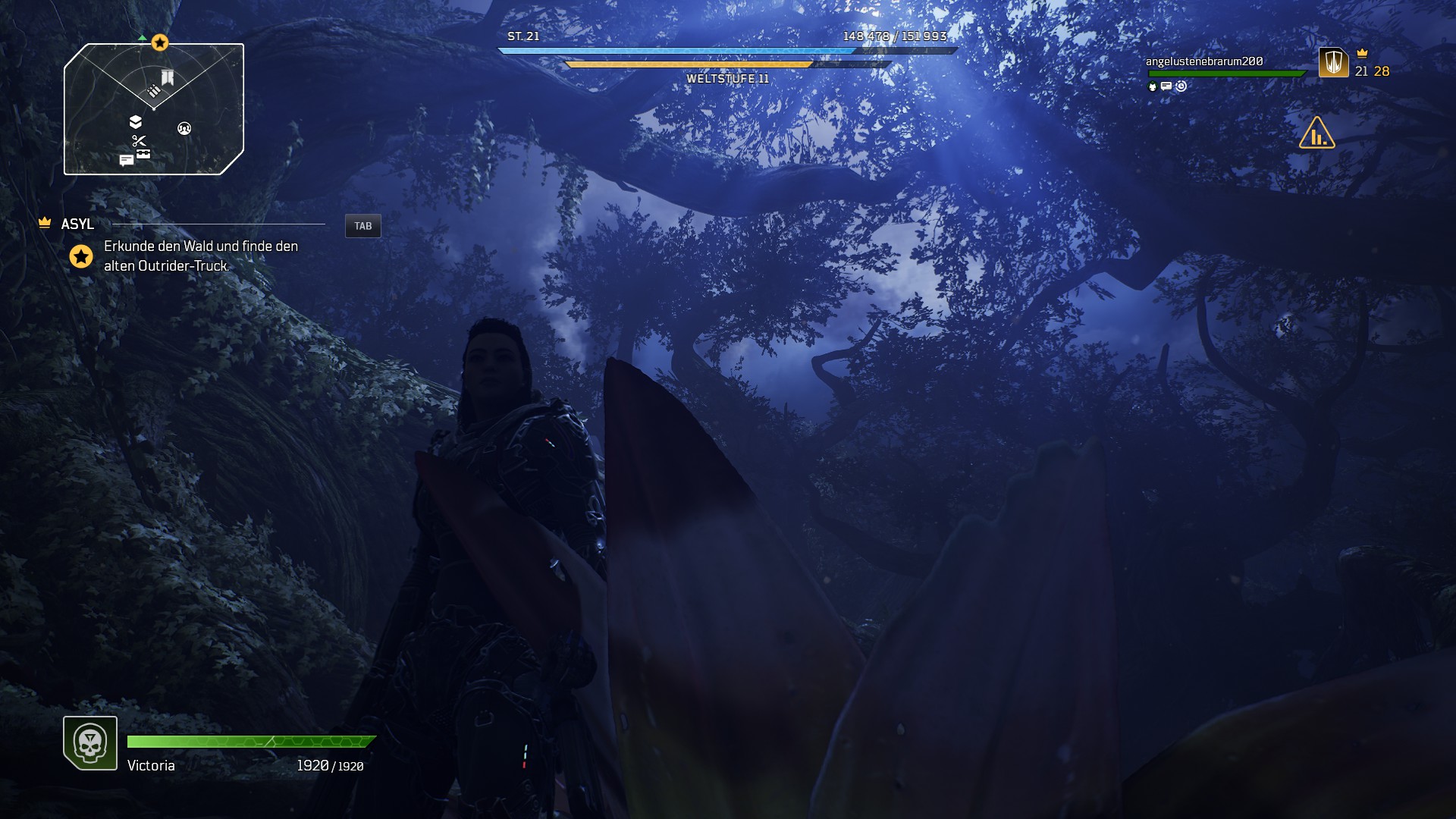1456x819 pixels.
Task: Click the gold star quest marker atop the minimap
Action: [x=159, y=42]
